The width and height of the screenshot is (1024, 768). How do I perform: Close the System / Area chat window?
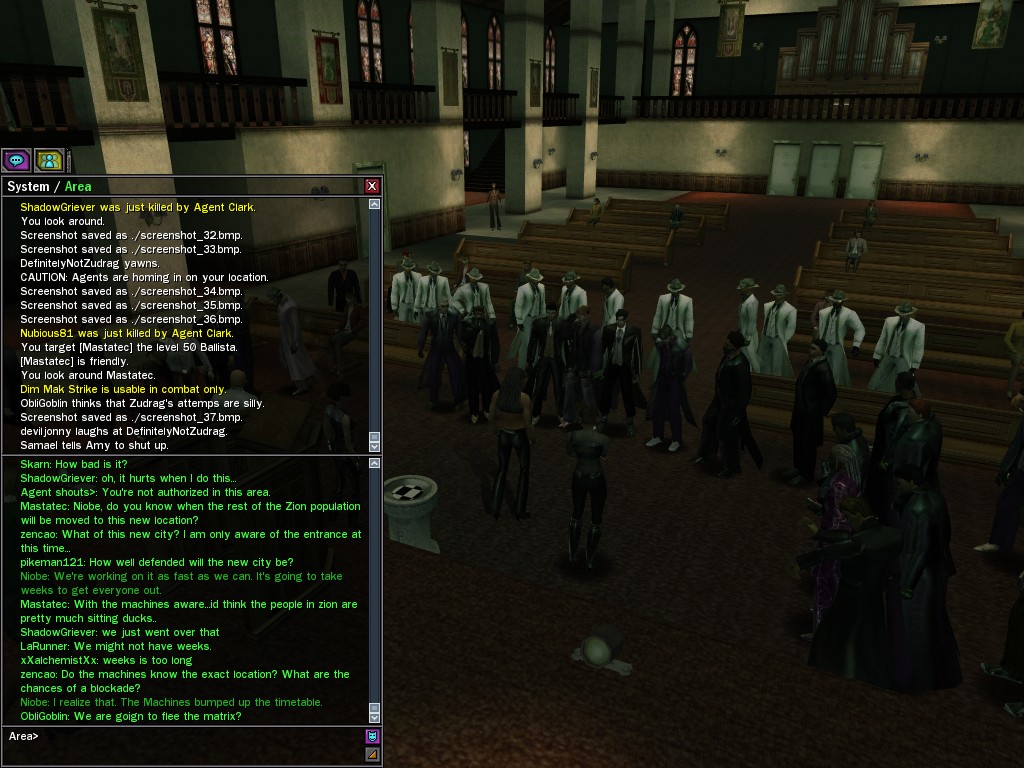tap(372, 186)
